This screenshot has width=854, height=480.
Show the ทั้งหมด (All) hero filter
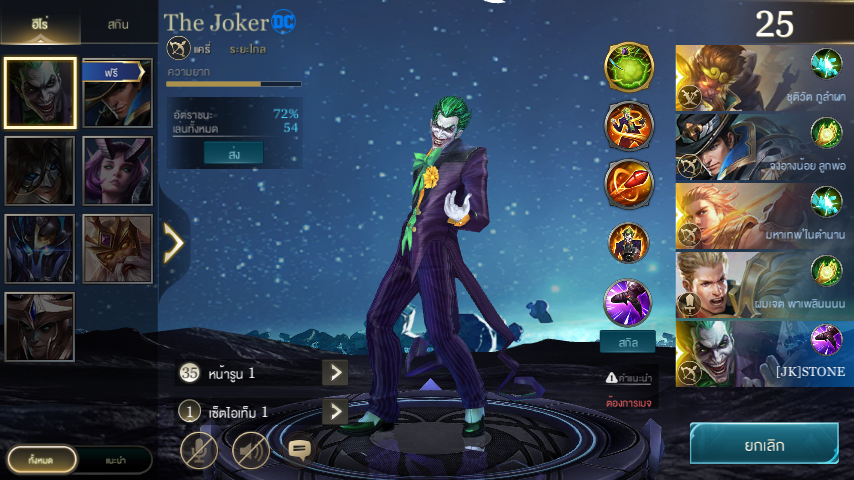pos(40,459)
